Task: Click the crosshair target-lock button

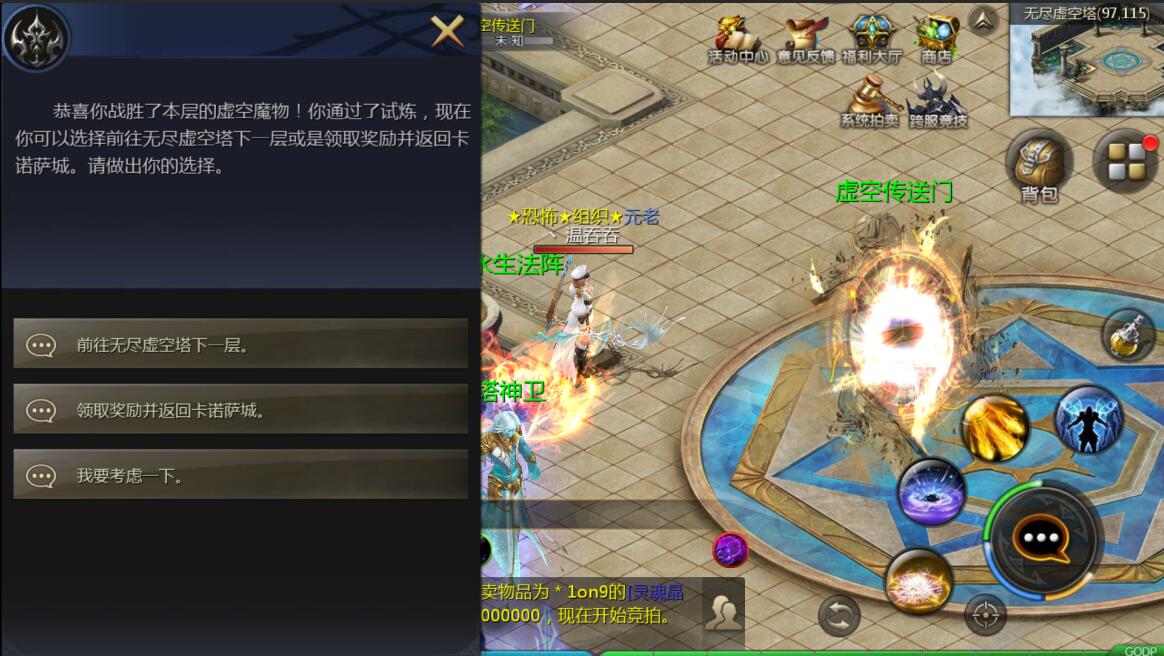Action: click(985, 615)
